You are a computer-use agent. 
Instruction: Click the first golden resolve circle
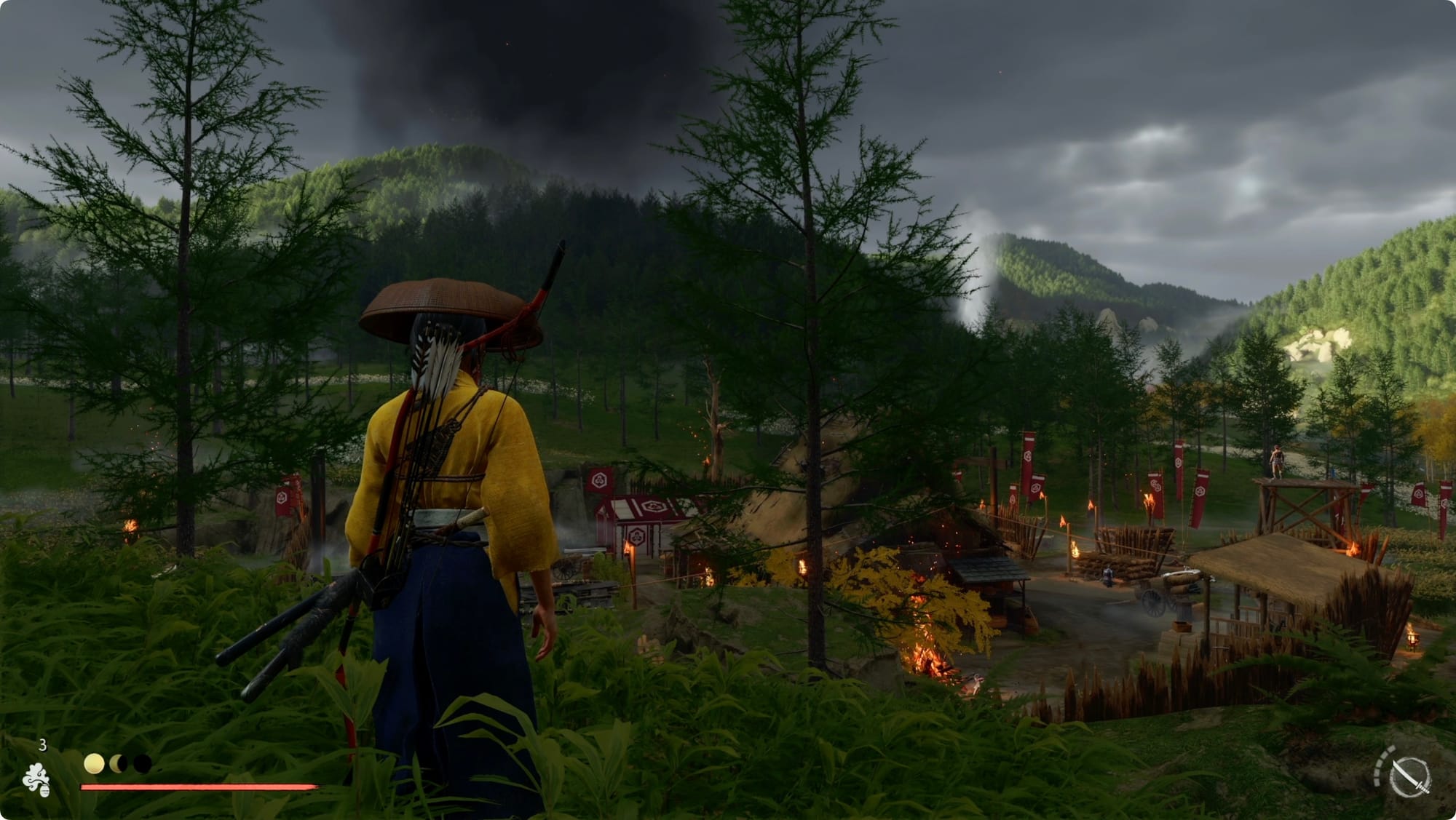click(94, 764)
